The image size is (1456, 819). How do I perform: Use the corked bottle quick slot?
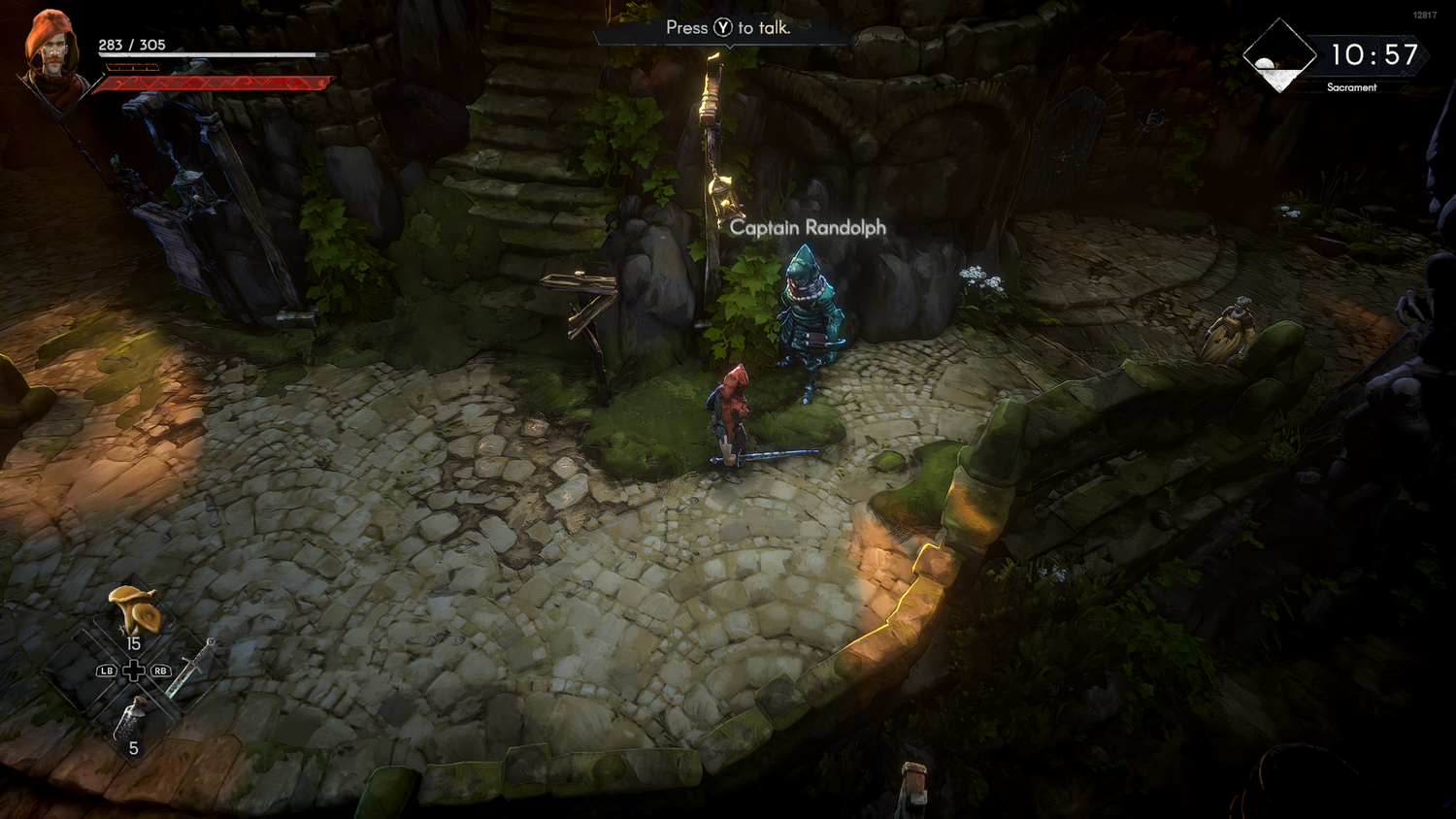pos(132,719)
